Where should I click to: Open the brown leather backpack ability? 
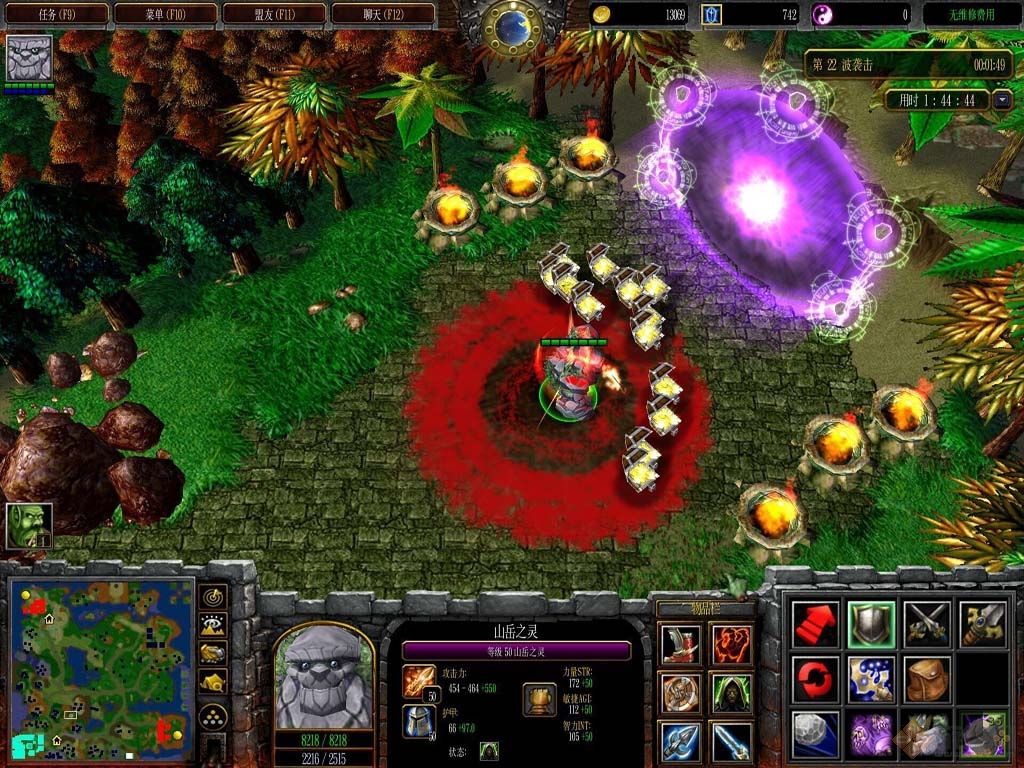926,679
